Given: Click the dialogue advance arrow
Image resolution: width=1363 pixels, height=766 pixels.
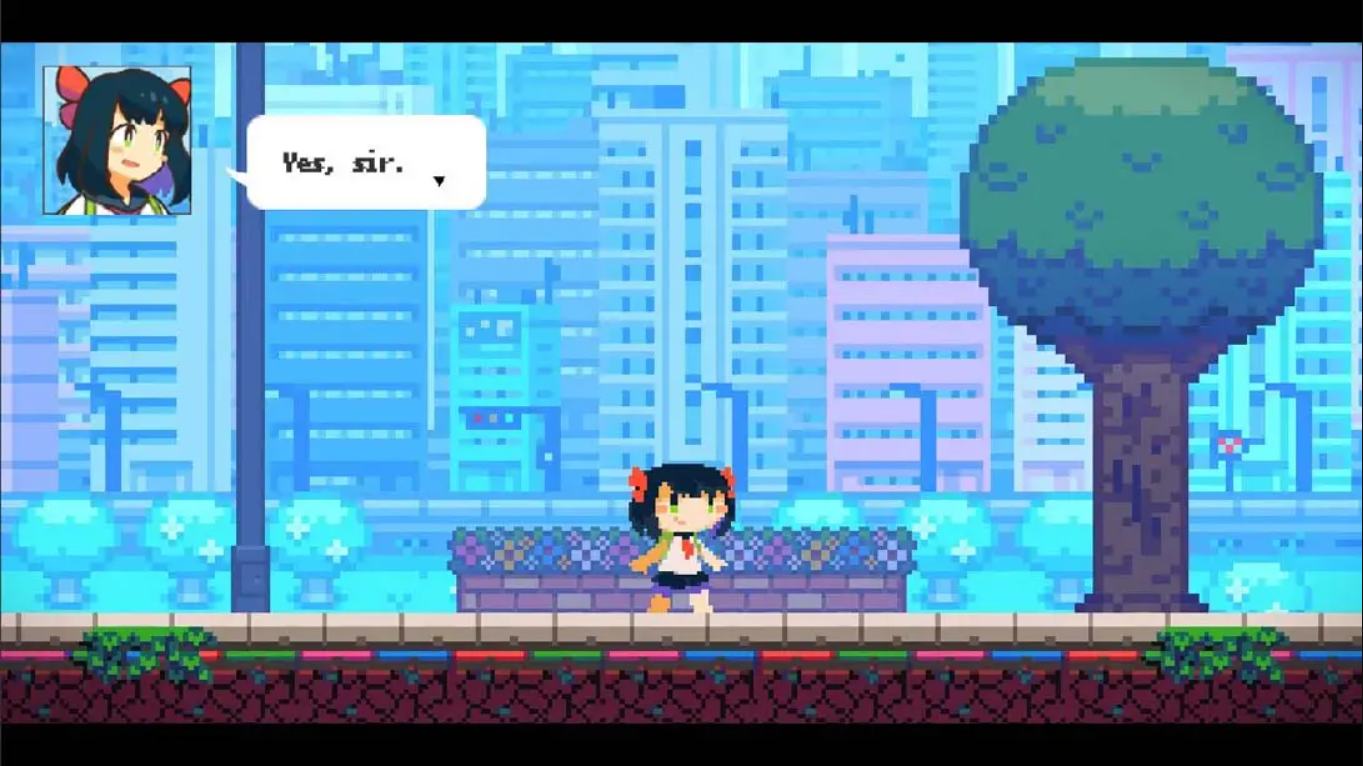Looking at the screenshot, I should click(440, 181).
